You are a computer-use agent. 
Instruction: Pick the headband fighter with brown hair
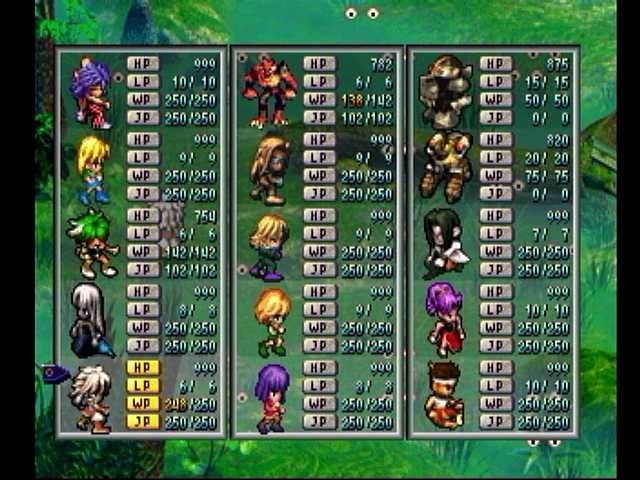click(444, 396)
